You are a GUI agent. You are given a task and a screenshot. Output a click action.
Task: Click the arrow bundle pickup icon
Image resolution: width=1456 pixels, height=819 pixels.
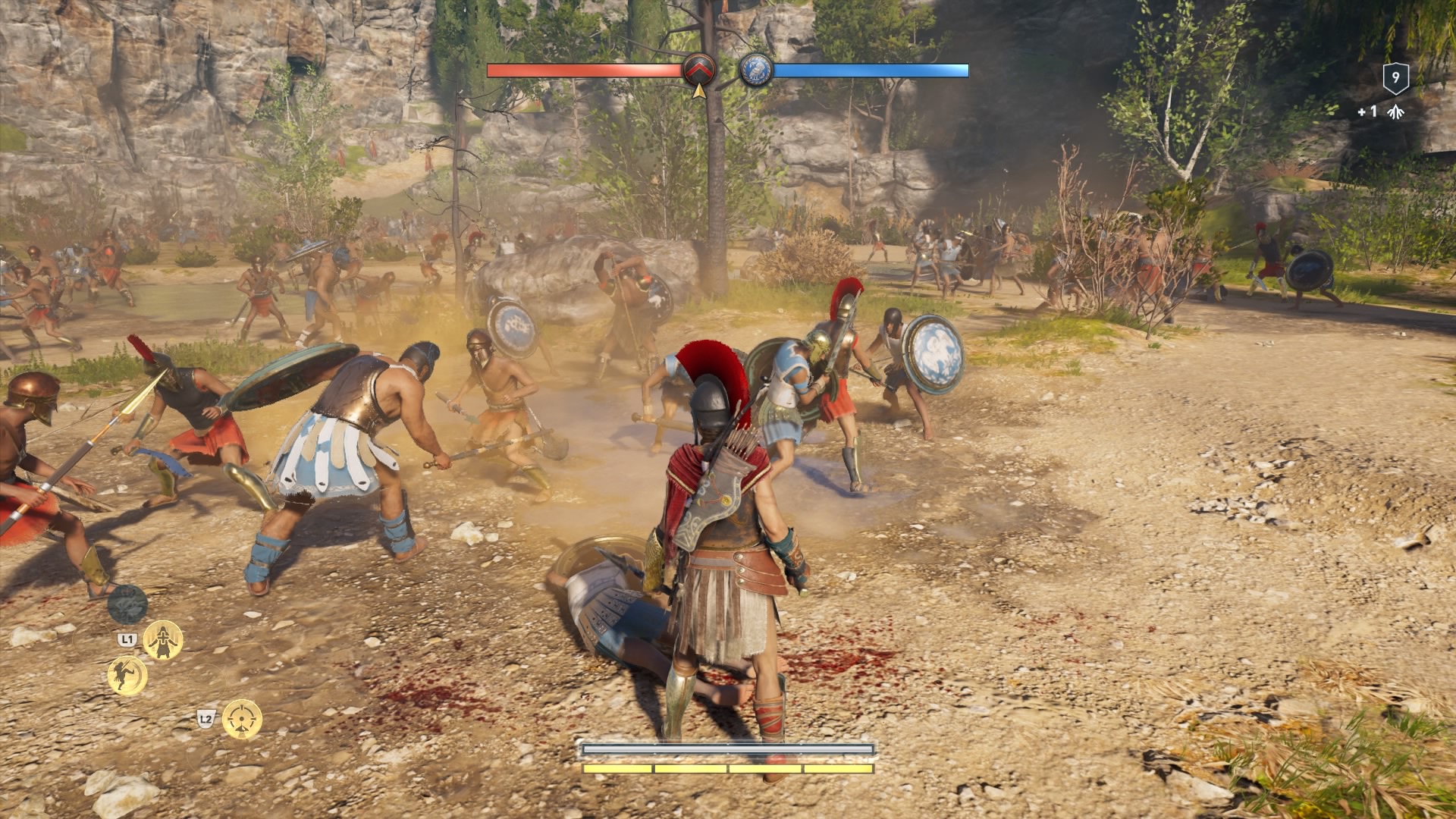(x=1393, y=112)
